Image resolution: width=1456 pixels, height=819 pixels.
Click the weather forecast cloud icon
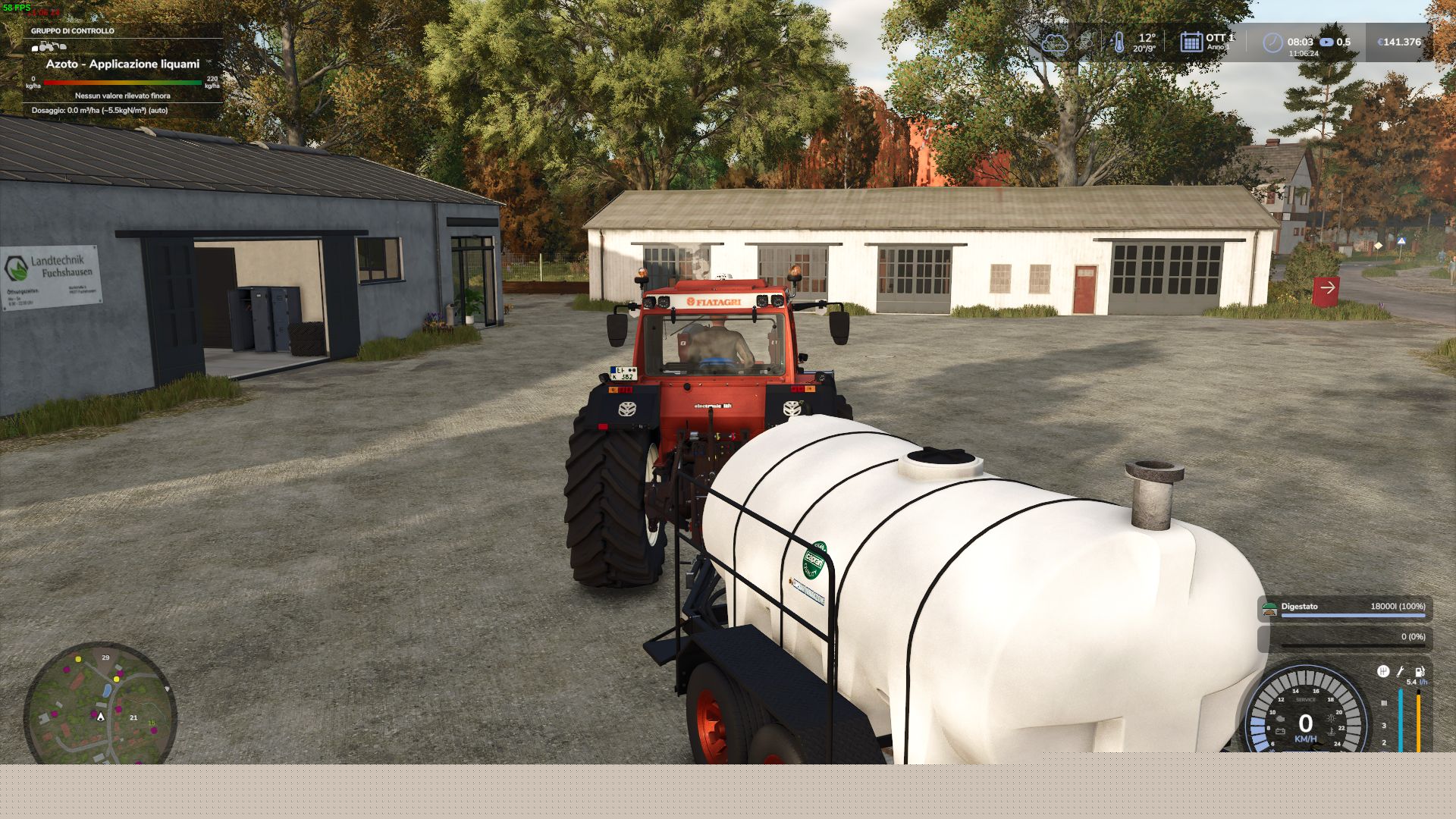click(1056, 42)
